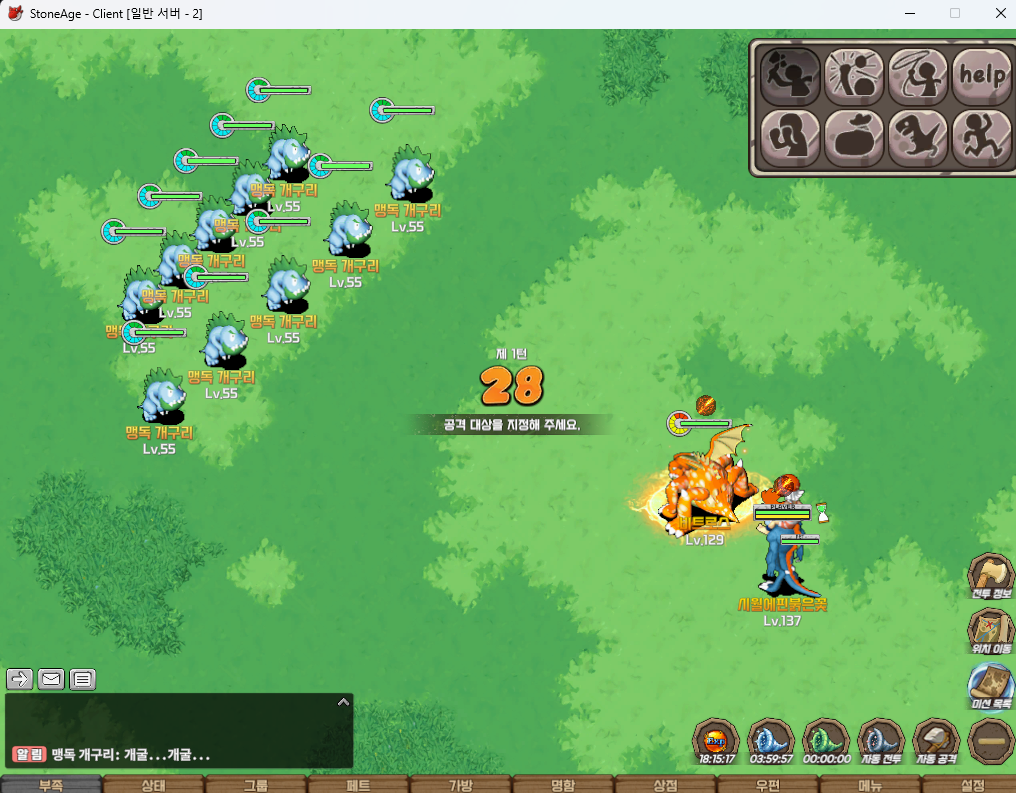The image size is (1016, 793).
Task: Choose the dinosaur pet command
Action: (918, 137)
